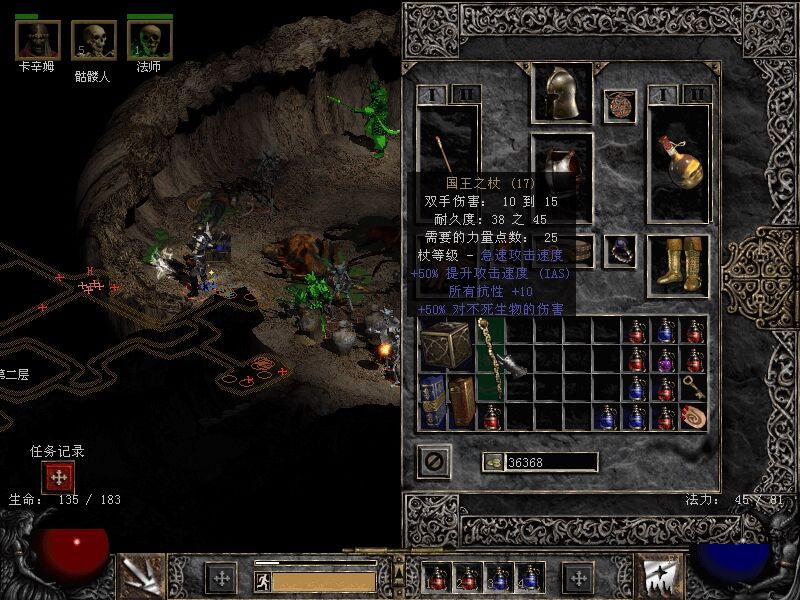
Task: Select the 卡辛姆 mercenary portrait
Action: pos(37,40)
